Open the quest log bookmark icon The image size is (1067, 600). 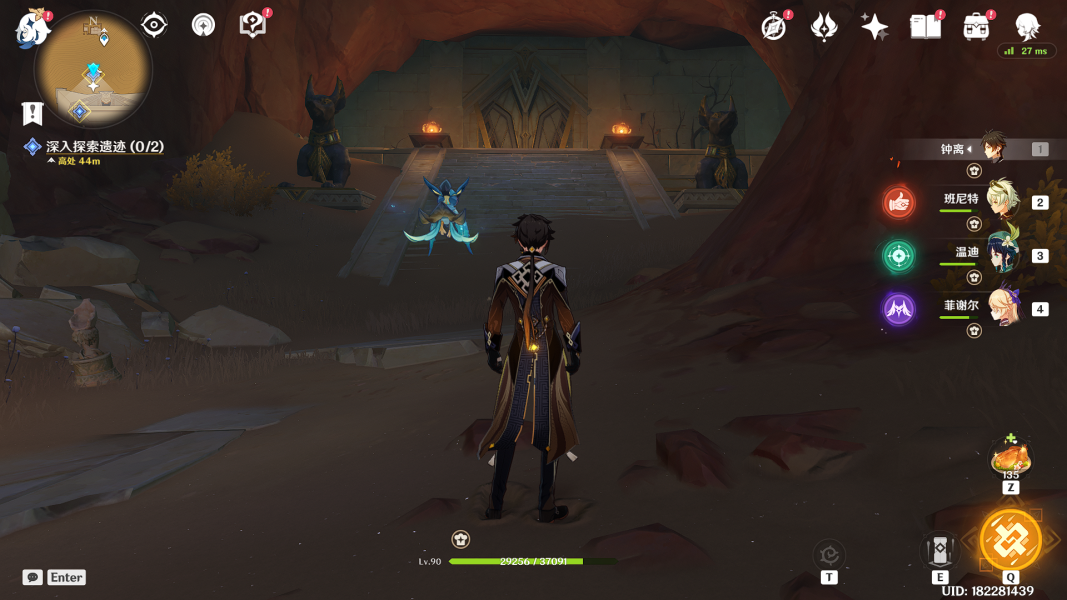click(x=33, y=113)
